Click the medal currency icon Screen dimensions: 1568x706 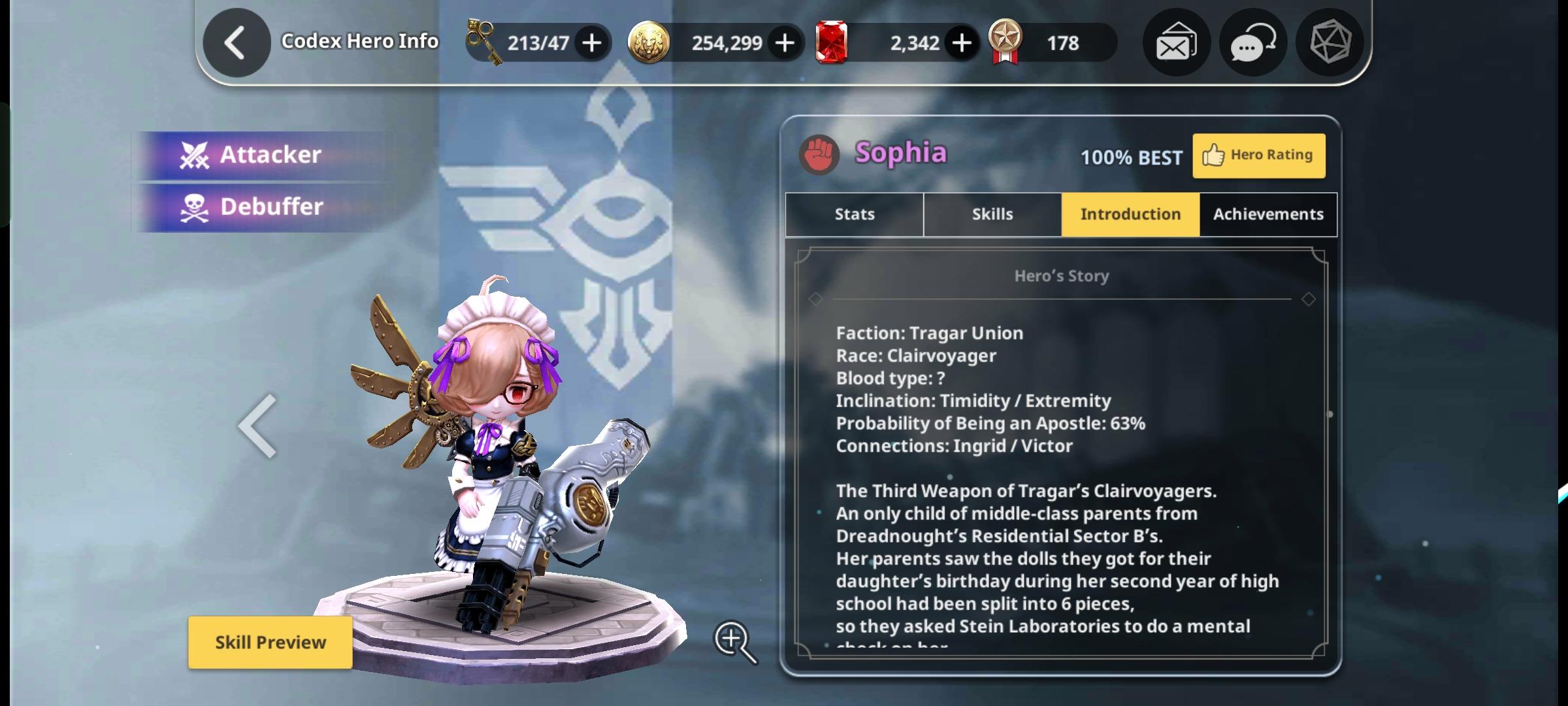tap(1006, 41)
